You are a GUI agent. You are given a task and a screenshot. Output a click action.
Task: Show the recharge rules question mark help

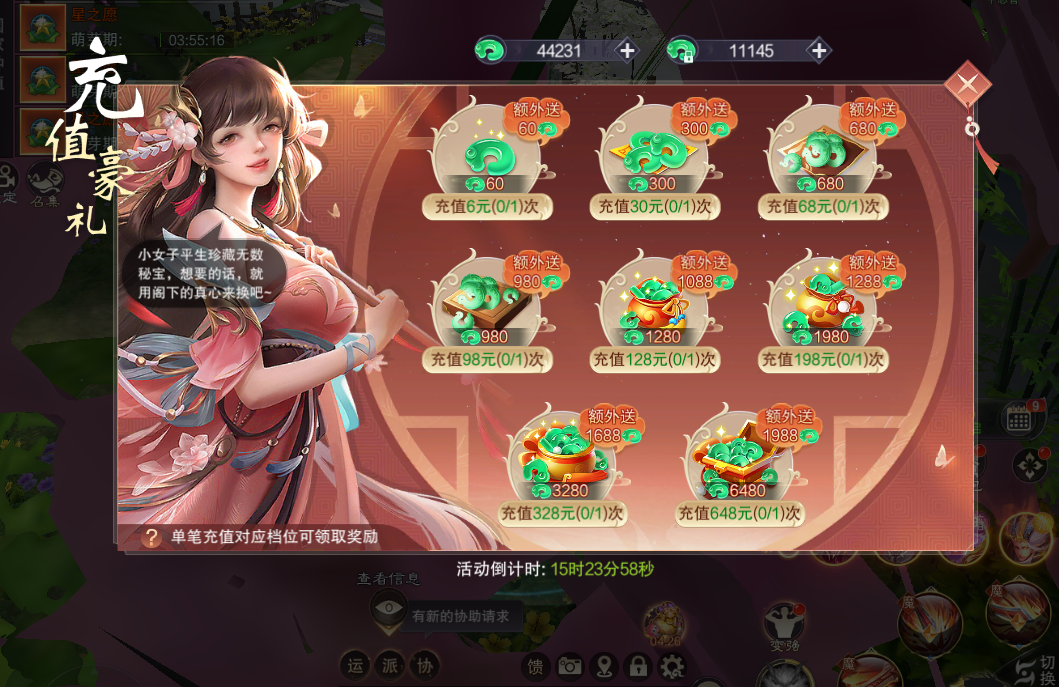coord(151,538)
